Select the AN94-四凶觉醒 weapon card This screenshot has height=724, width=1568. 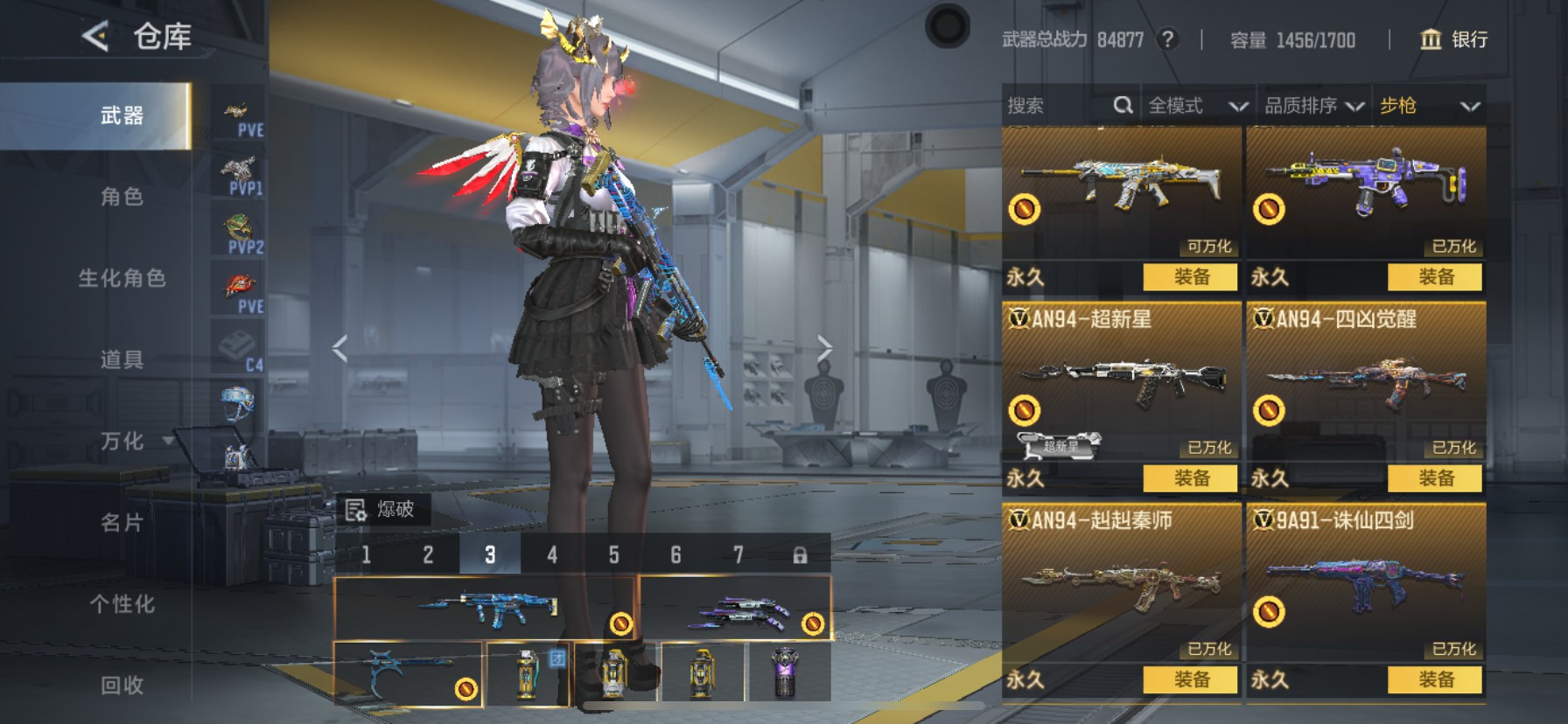(1365, 385)
